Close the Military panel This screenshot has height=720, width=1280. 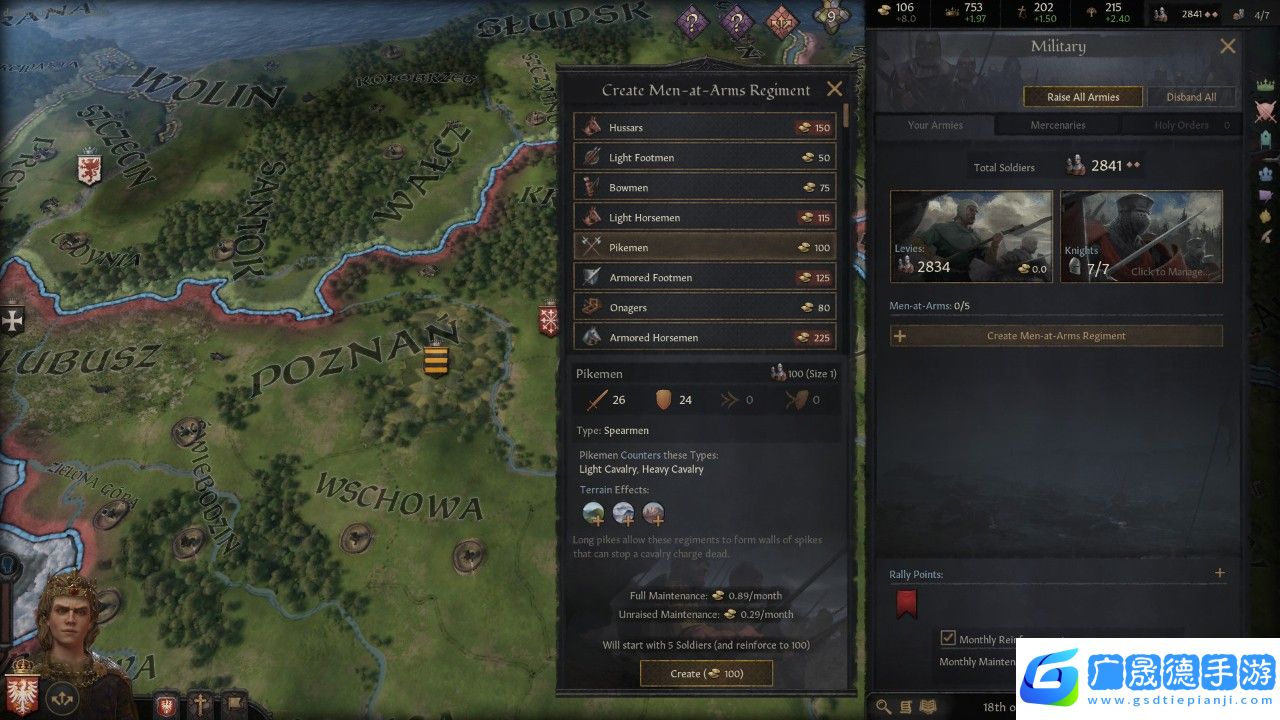click(1228, 46)
